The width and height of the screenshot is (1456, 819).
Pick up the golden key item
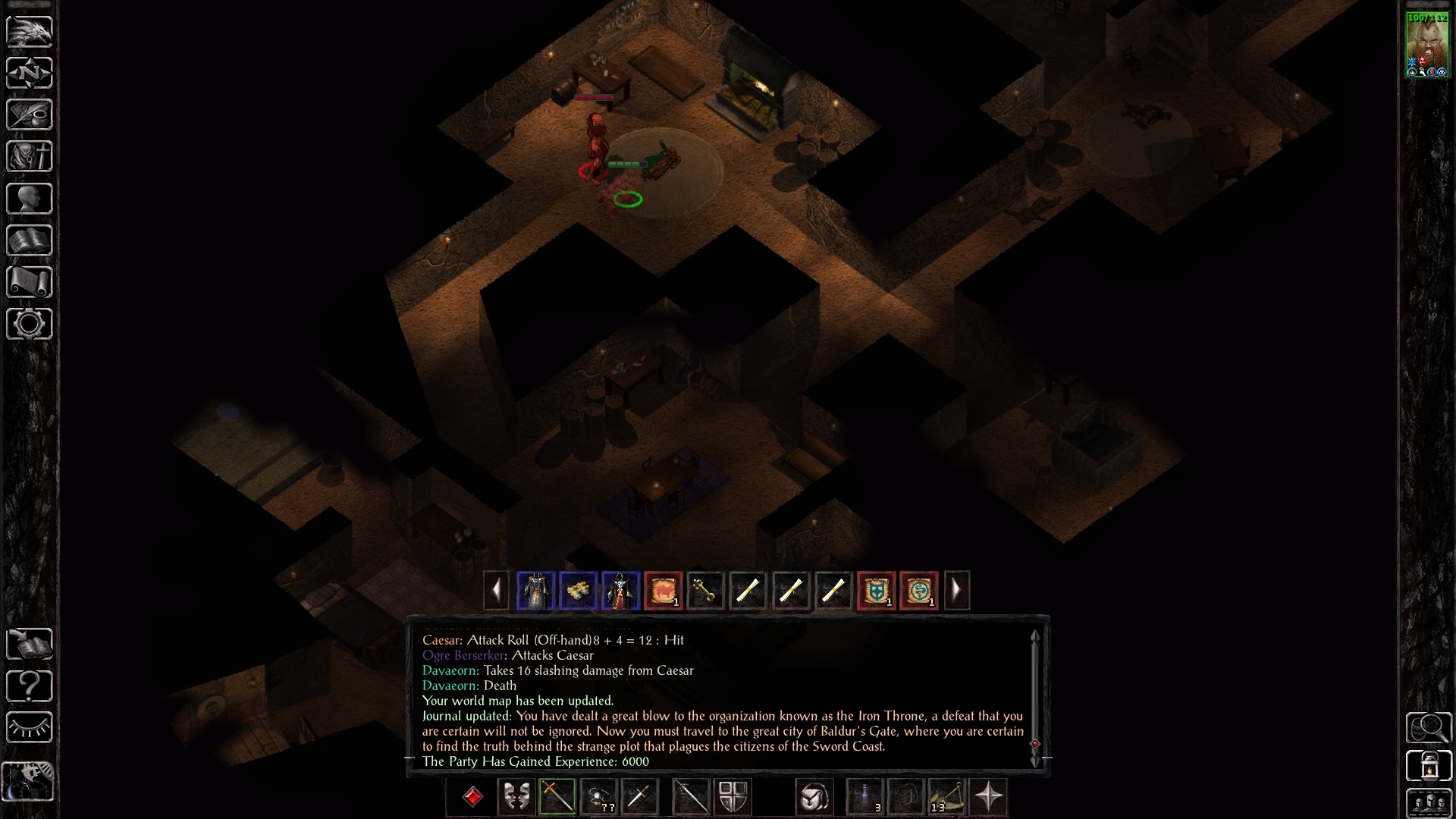tap(705, 591)
